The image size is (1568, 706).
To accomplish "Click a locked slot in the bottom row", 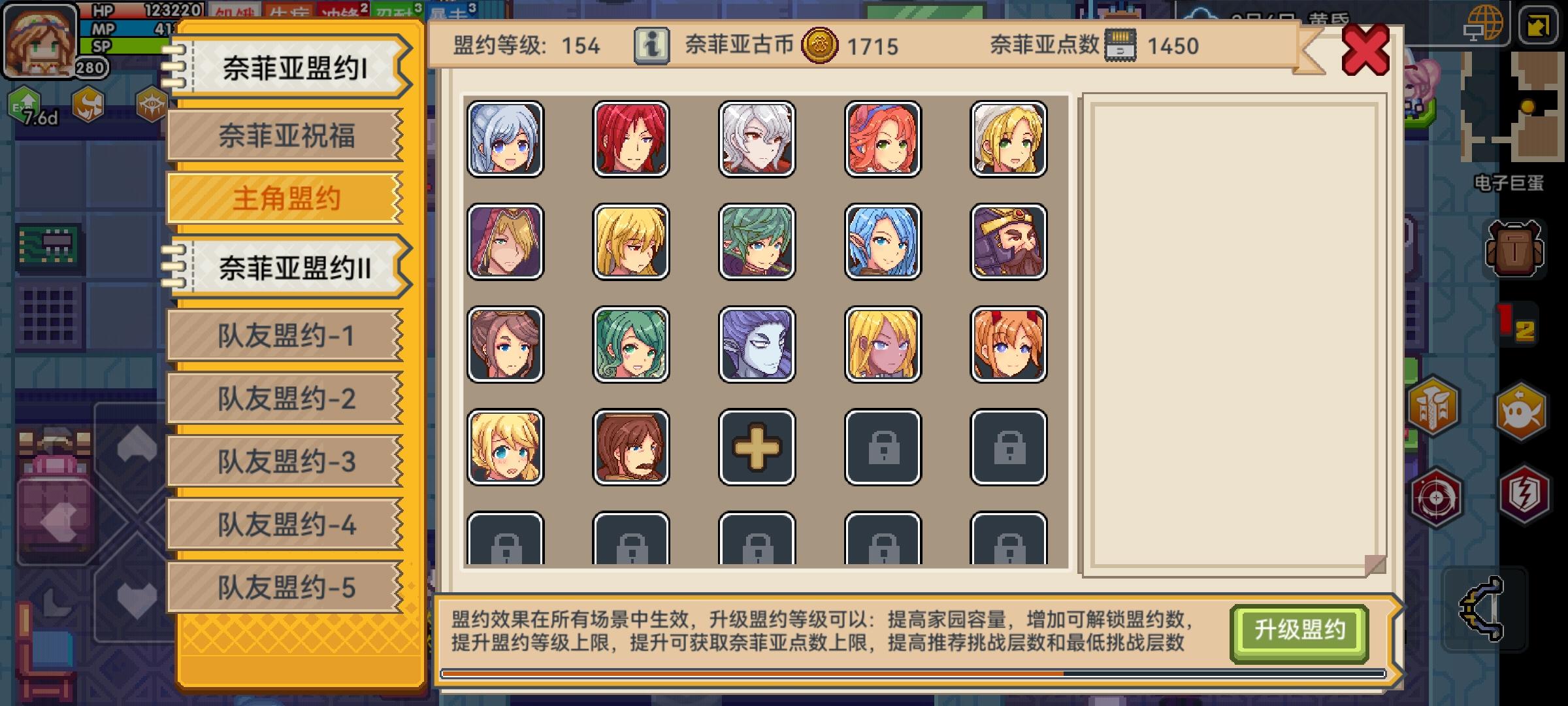I will [x=506, y=544].
